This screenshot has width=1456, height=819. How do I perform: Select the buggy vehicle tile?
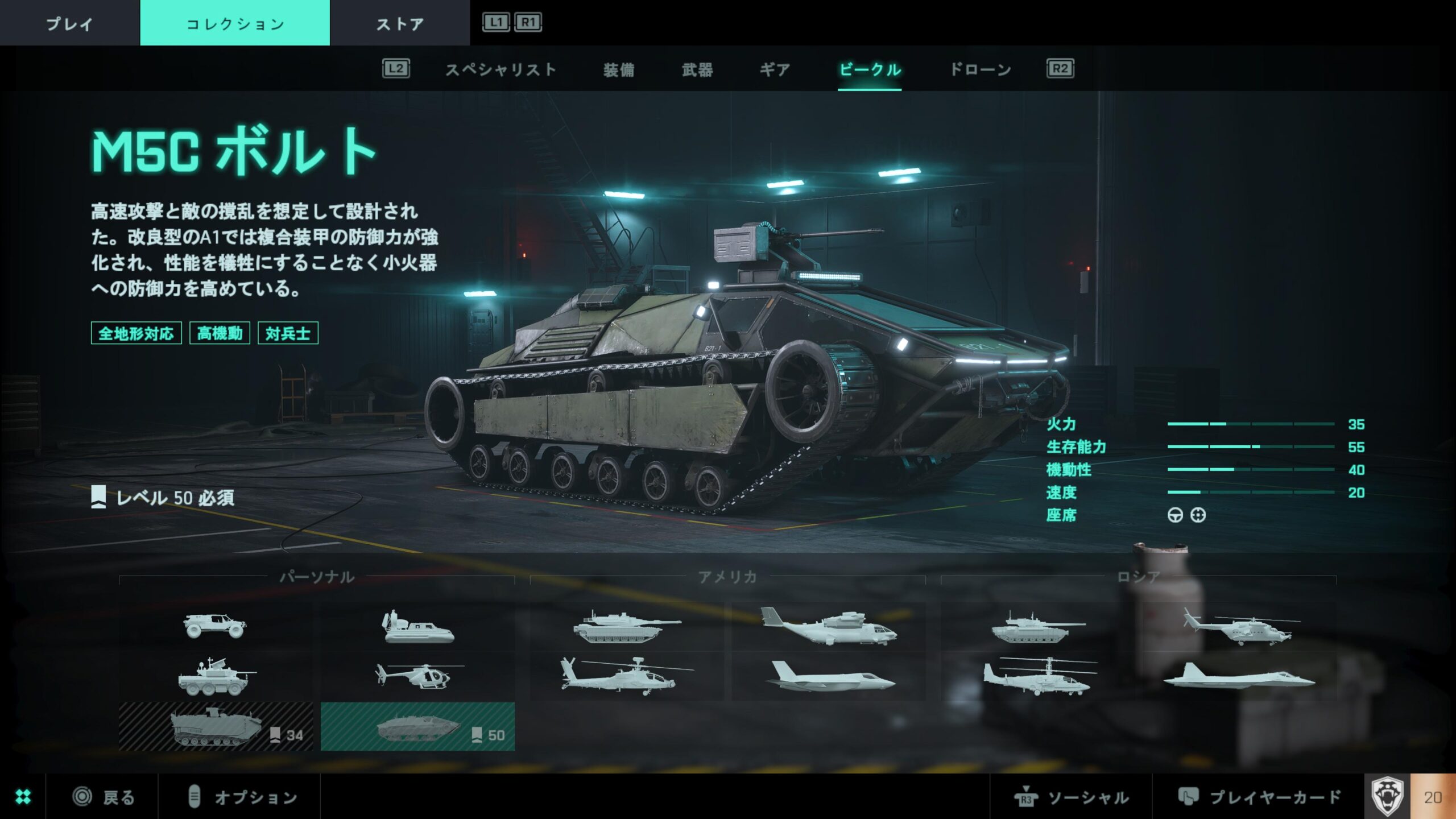(x=215, y=626)
